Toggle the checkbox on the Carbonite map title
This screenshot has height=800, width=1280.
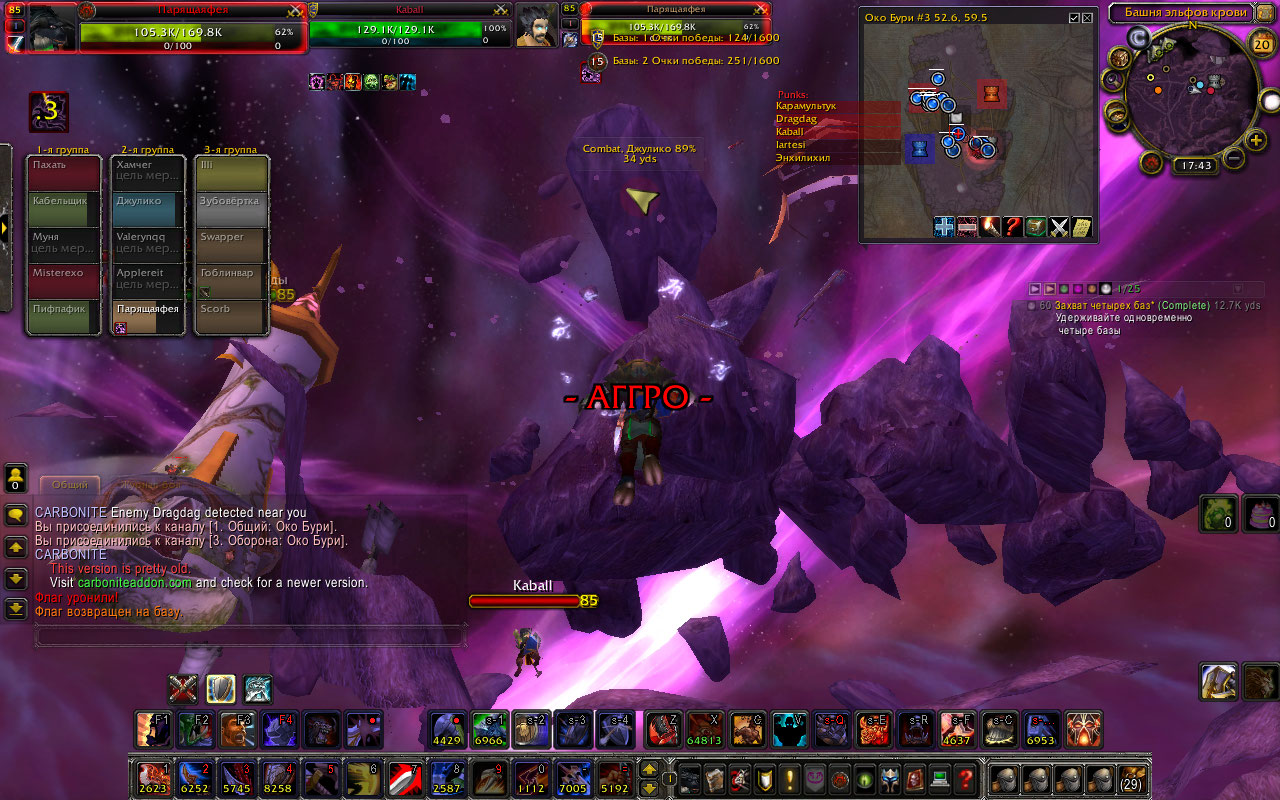[x=1074, y=18]
